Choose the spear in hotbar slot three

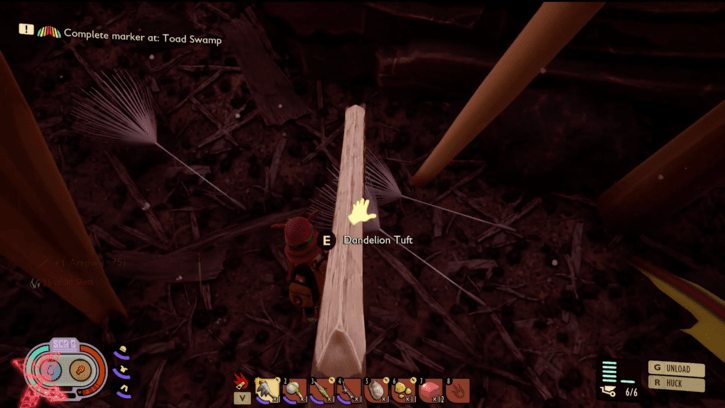321,390
